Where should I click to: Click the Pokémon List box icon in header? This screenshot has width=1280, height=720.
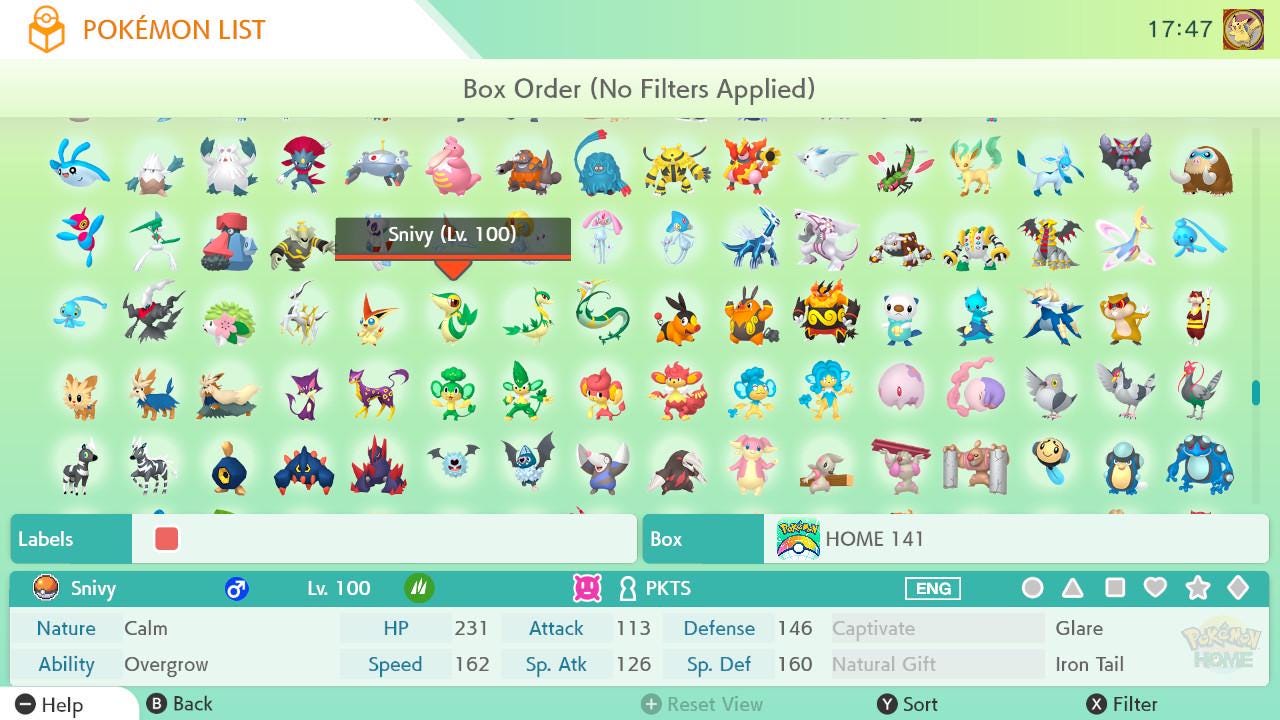[x=47, y=28]
